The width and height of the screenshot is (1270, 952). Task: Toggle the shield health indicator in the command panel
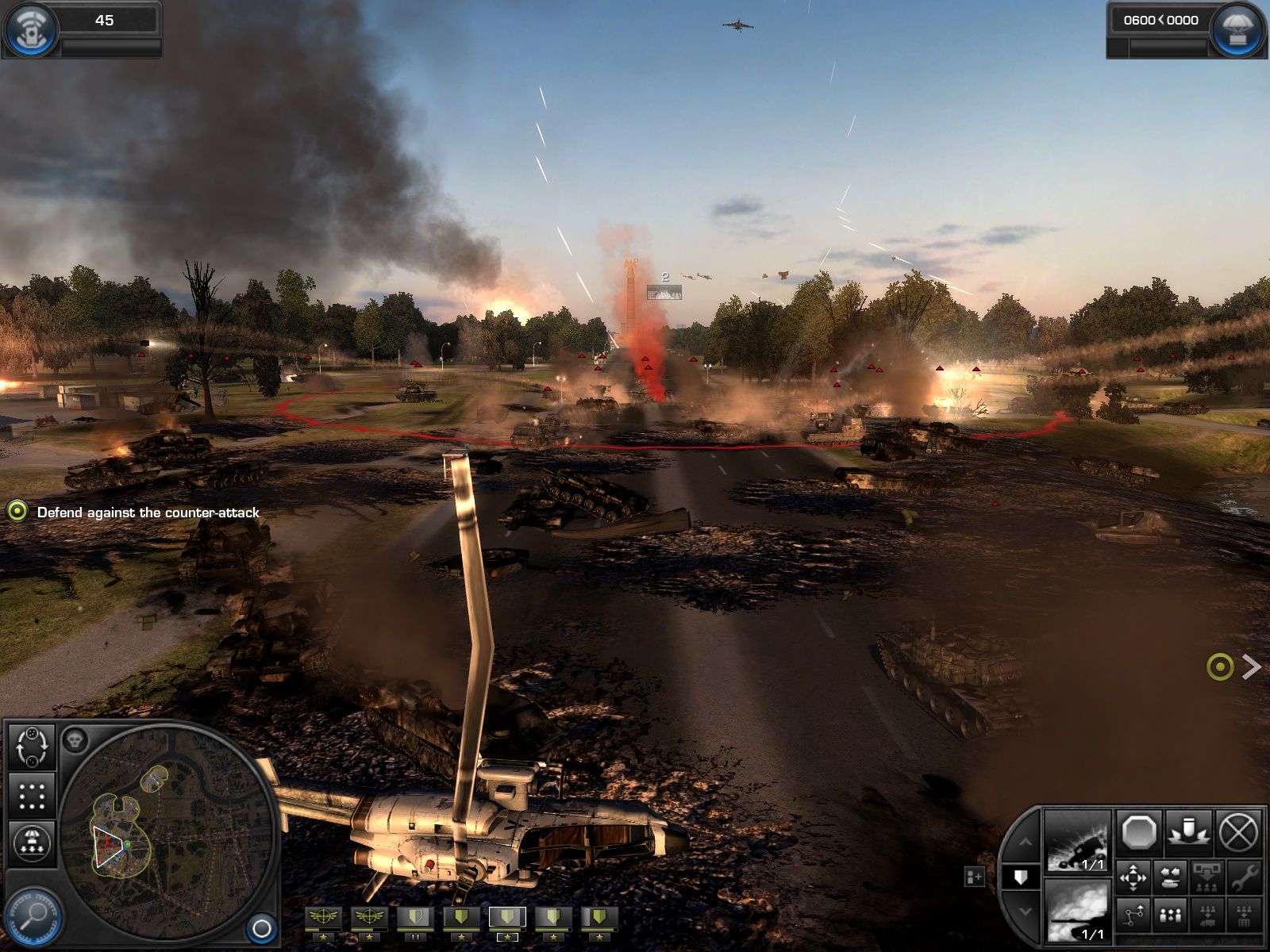[1021, 875]
